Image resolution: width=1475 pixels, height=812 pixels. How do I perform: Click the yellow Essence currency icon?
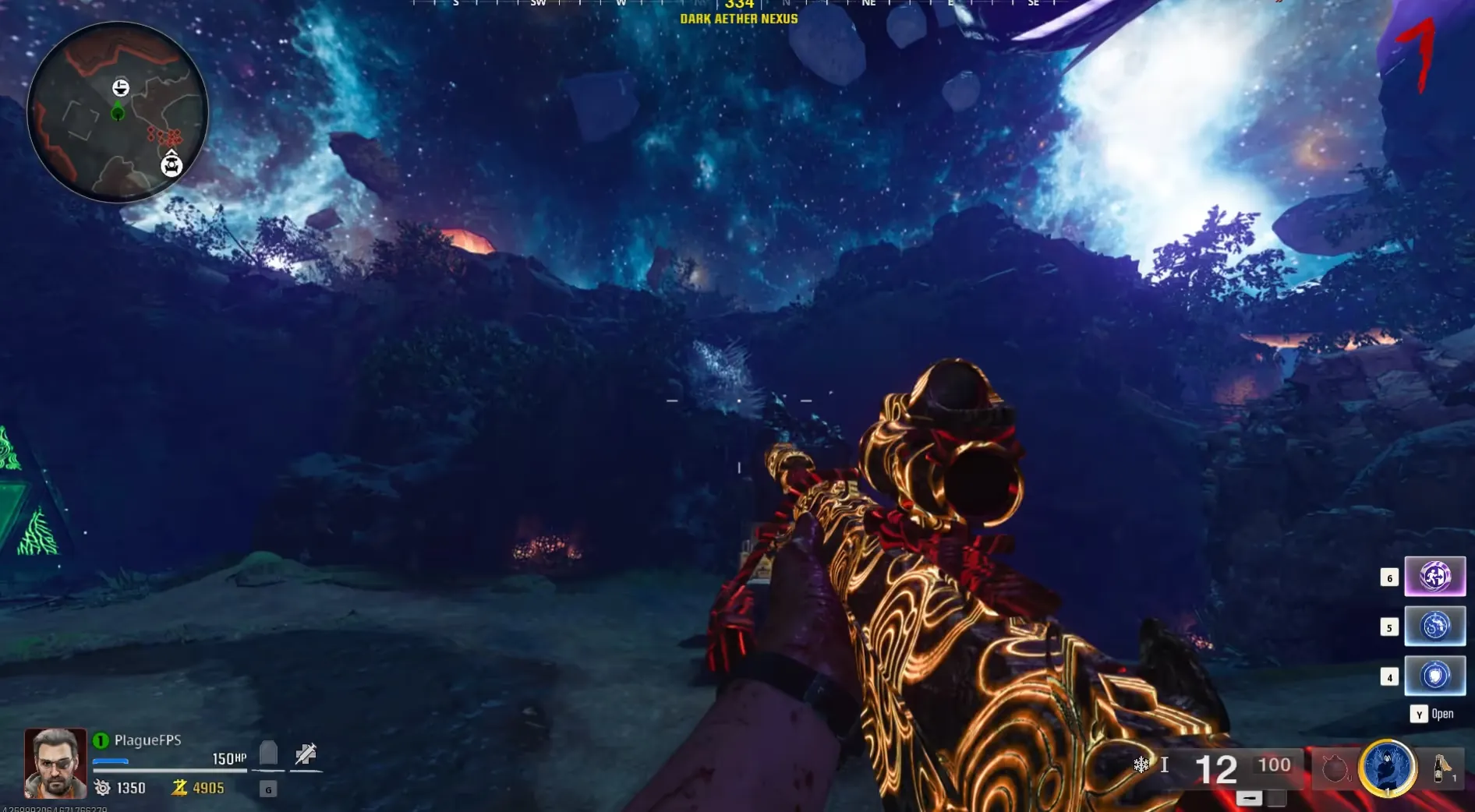(179, 788)
